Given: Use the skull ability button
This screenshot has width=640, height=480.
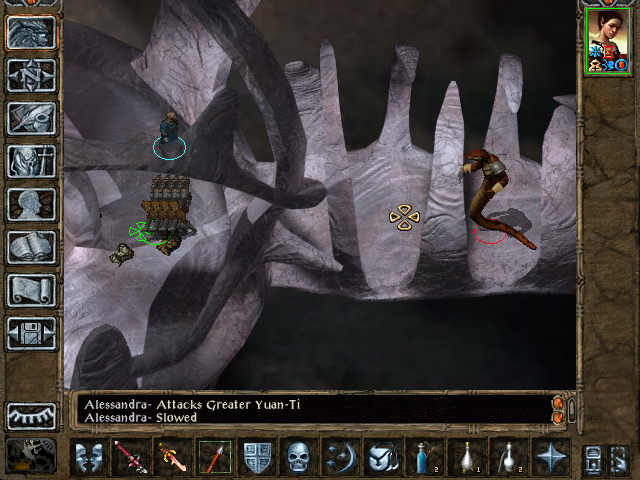Looking at the screenshot, I should point(299,457).
